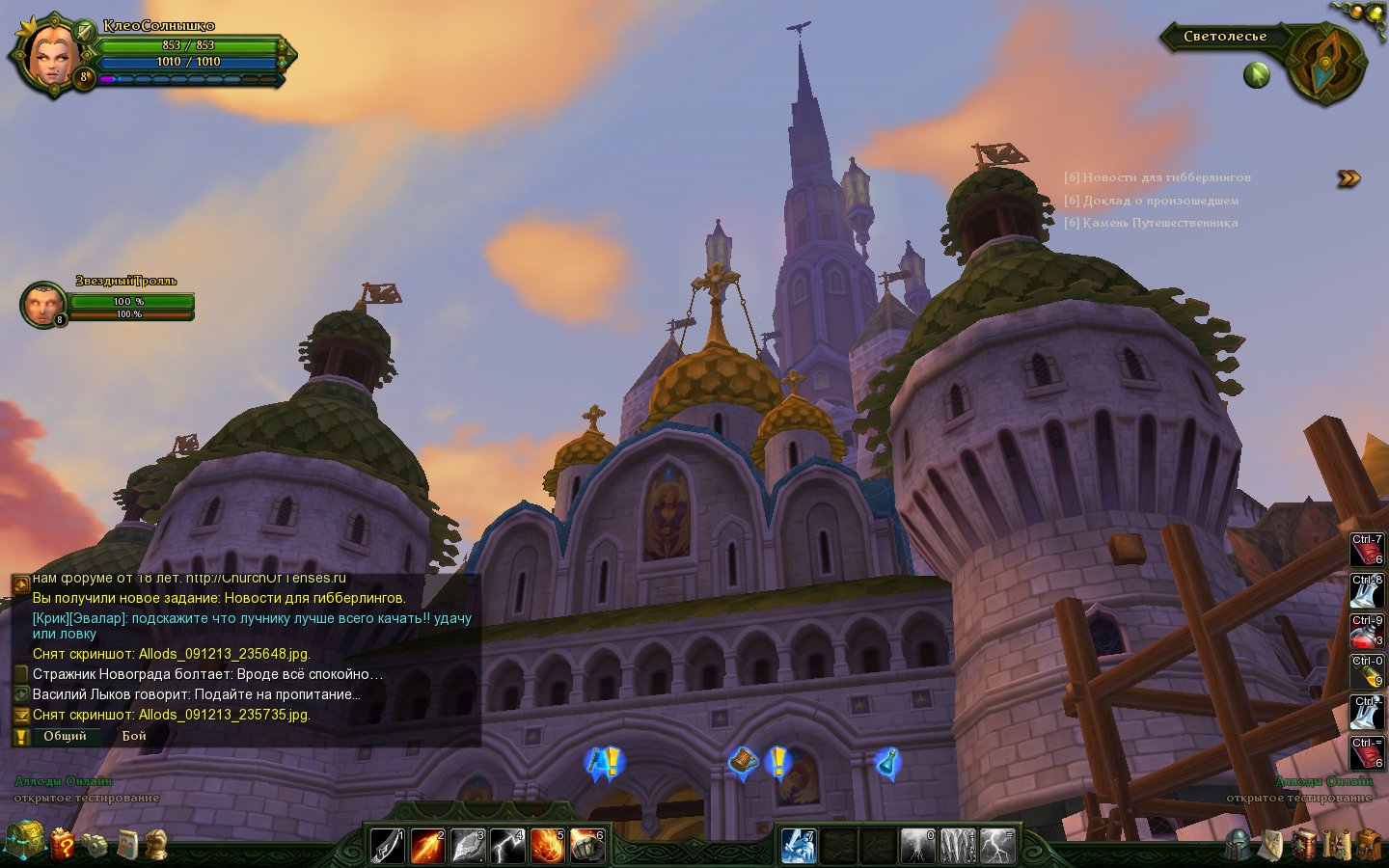Open the map scroll icon
Screen dimensions: 1389x868
point(1337,845)
